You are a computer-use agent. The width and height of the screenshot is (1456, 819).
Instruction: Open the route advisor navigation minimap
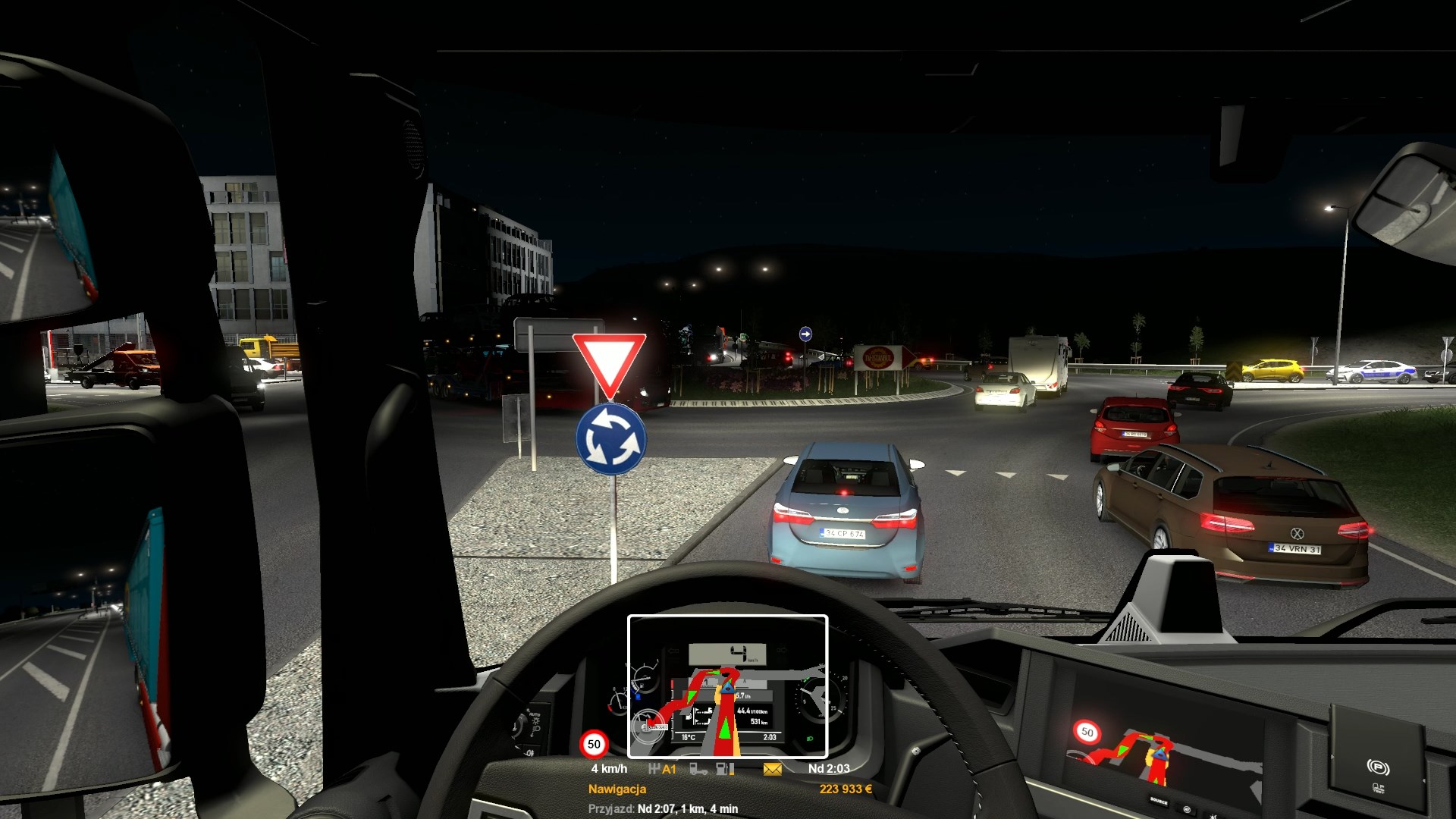(x=727, y=686)
